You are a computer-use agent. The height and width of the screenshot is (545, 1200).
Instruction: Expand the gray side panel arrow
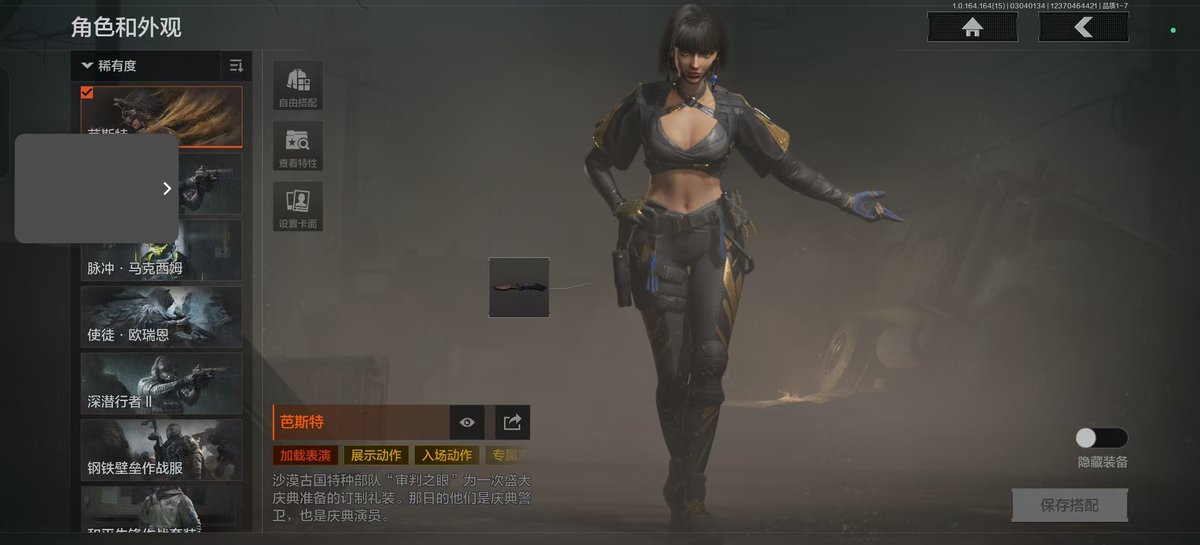167,188
